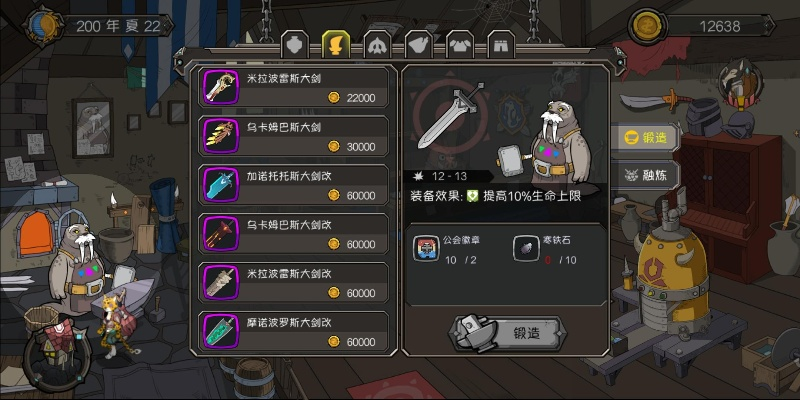800x400 pixels.
Task: Select the 米拉波雷斯大剑改 recipe
Action: coord(295,283)
